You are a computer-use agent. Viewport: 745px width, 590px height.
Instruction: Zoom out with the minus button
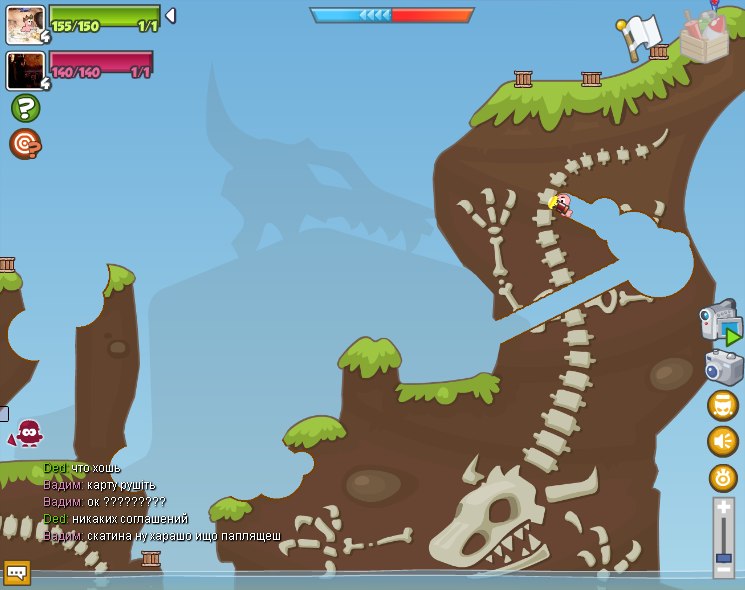pos(723,570)
